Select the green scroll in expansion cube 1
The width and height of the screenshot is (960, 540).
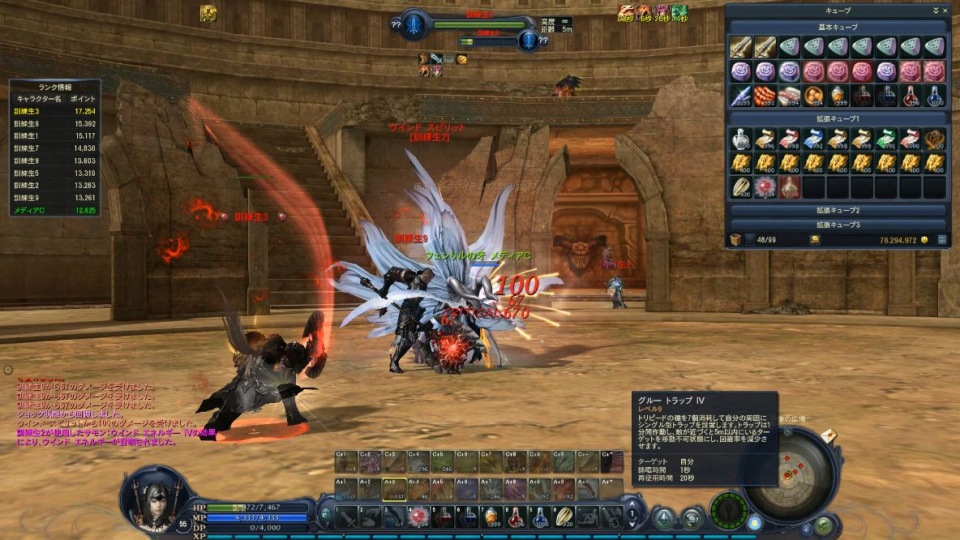[886, 138]
